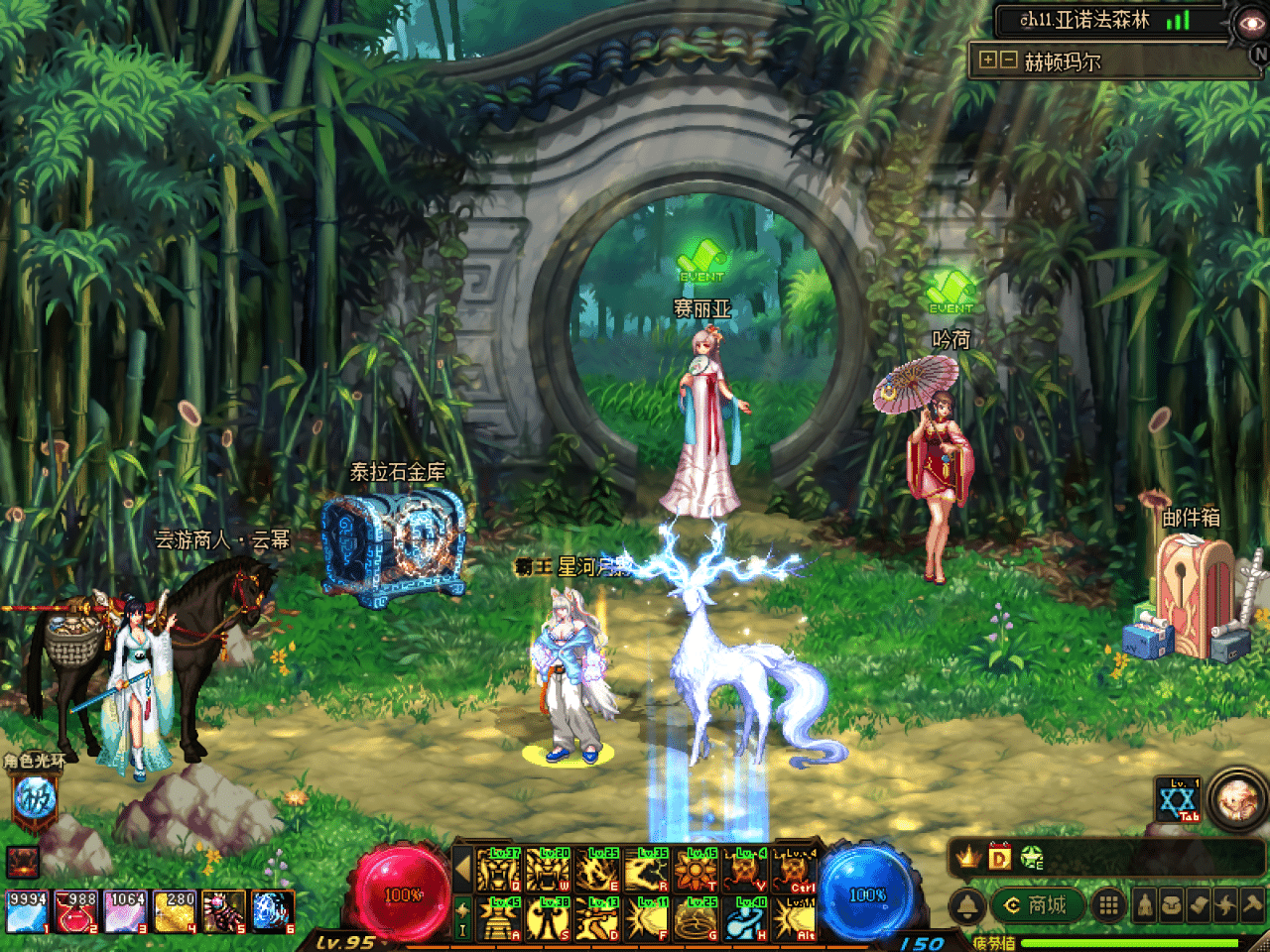Open the calendar D icon

(x=999, y=857)
